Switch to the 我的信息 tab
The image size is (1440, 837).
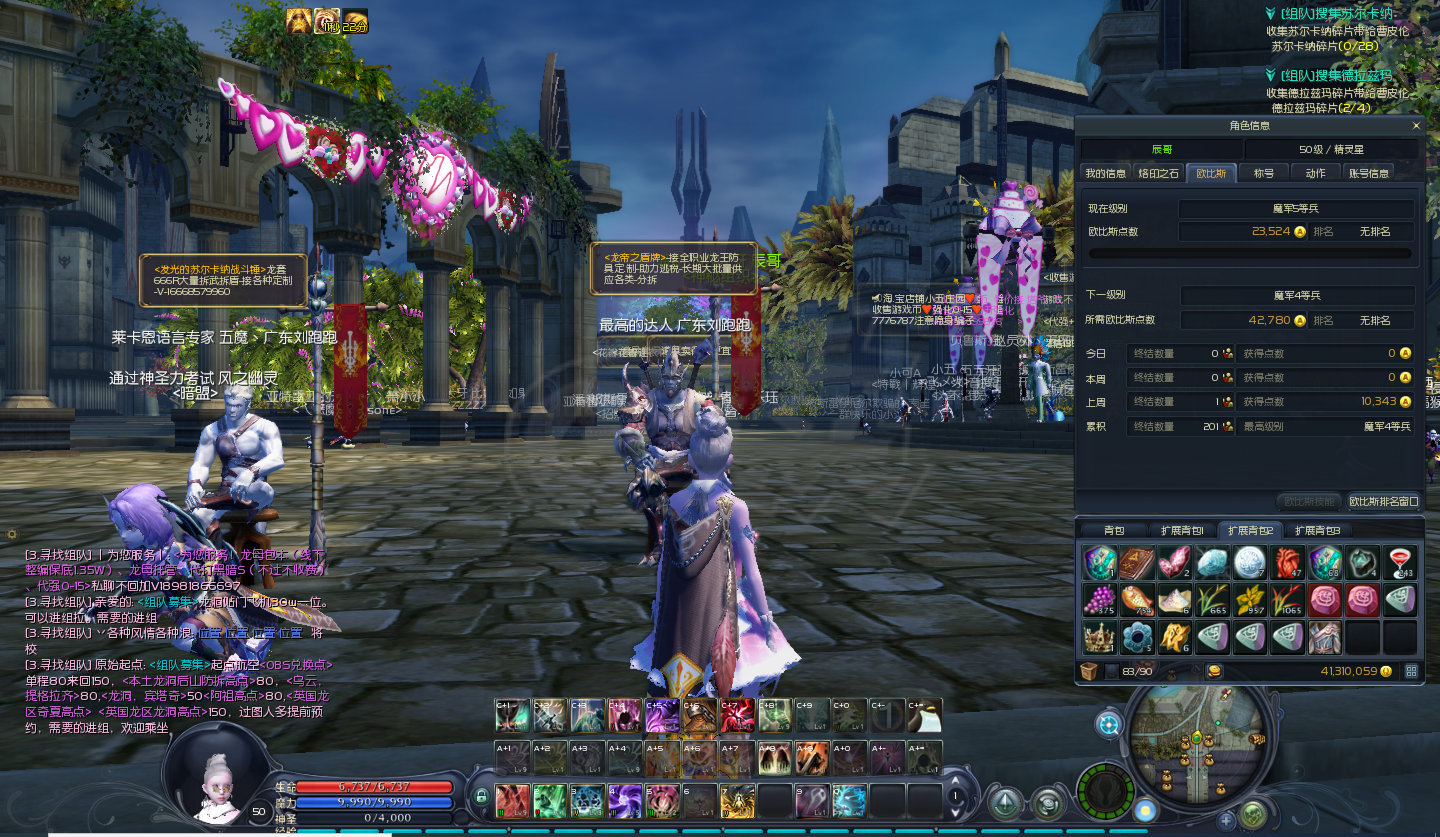[x=1105, y=173]
